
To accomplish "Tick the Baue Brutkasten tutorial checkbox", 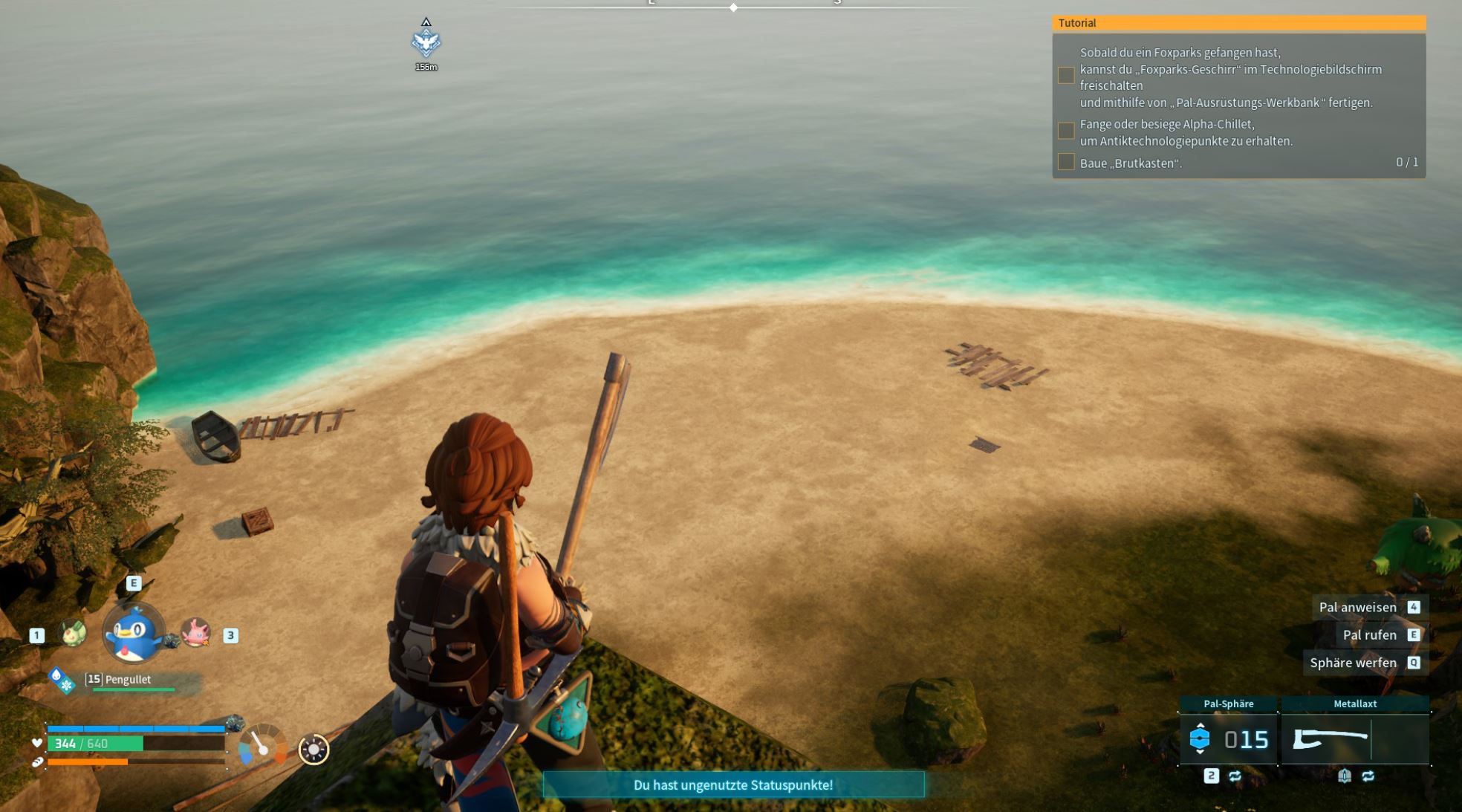I will tap(1066, 162).
